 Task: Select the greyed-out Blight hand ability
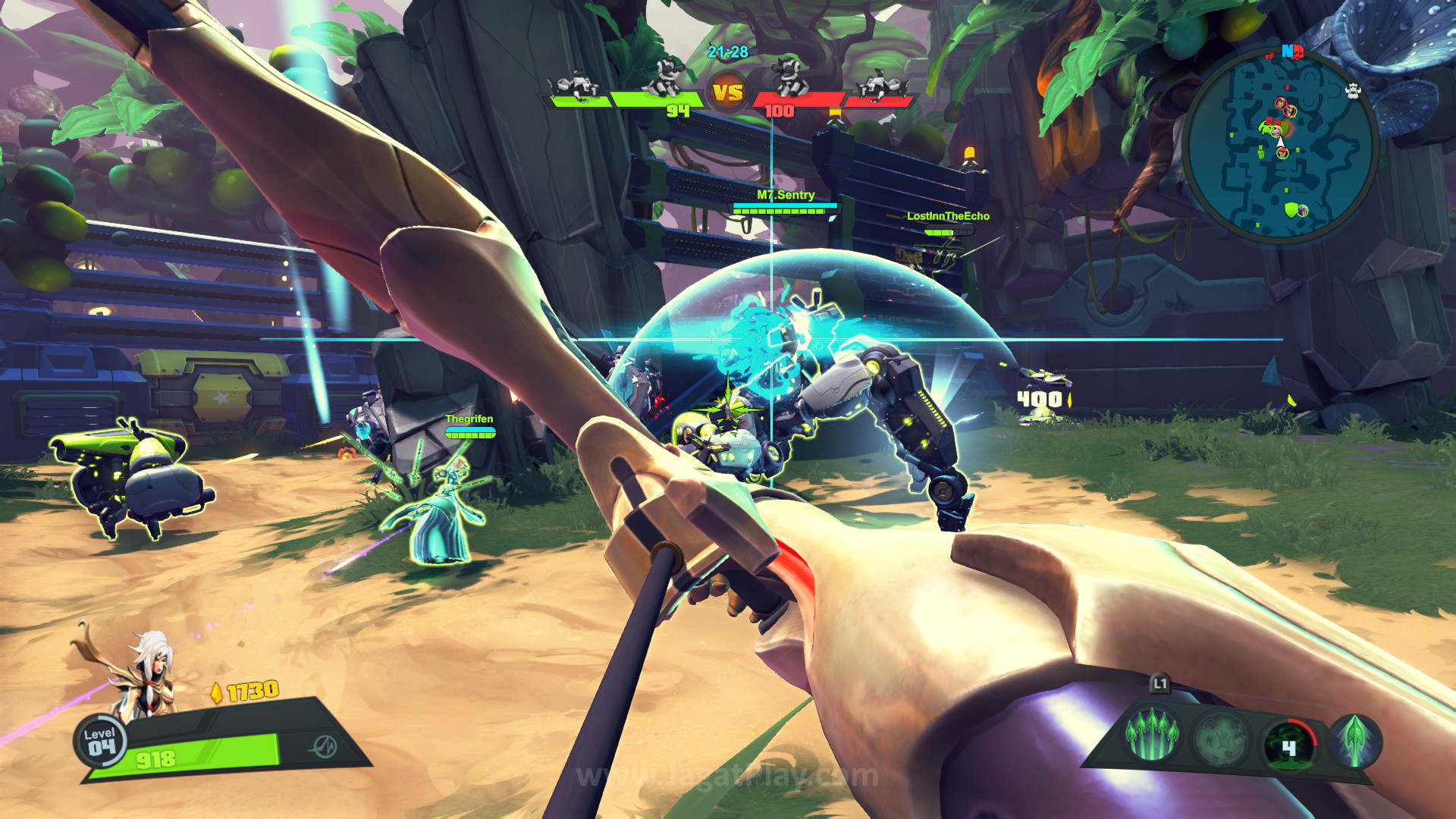pyautogui.click(x=1220, y=738)
